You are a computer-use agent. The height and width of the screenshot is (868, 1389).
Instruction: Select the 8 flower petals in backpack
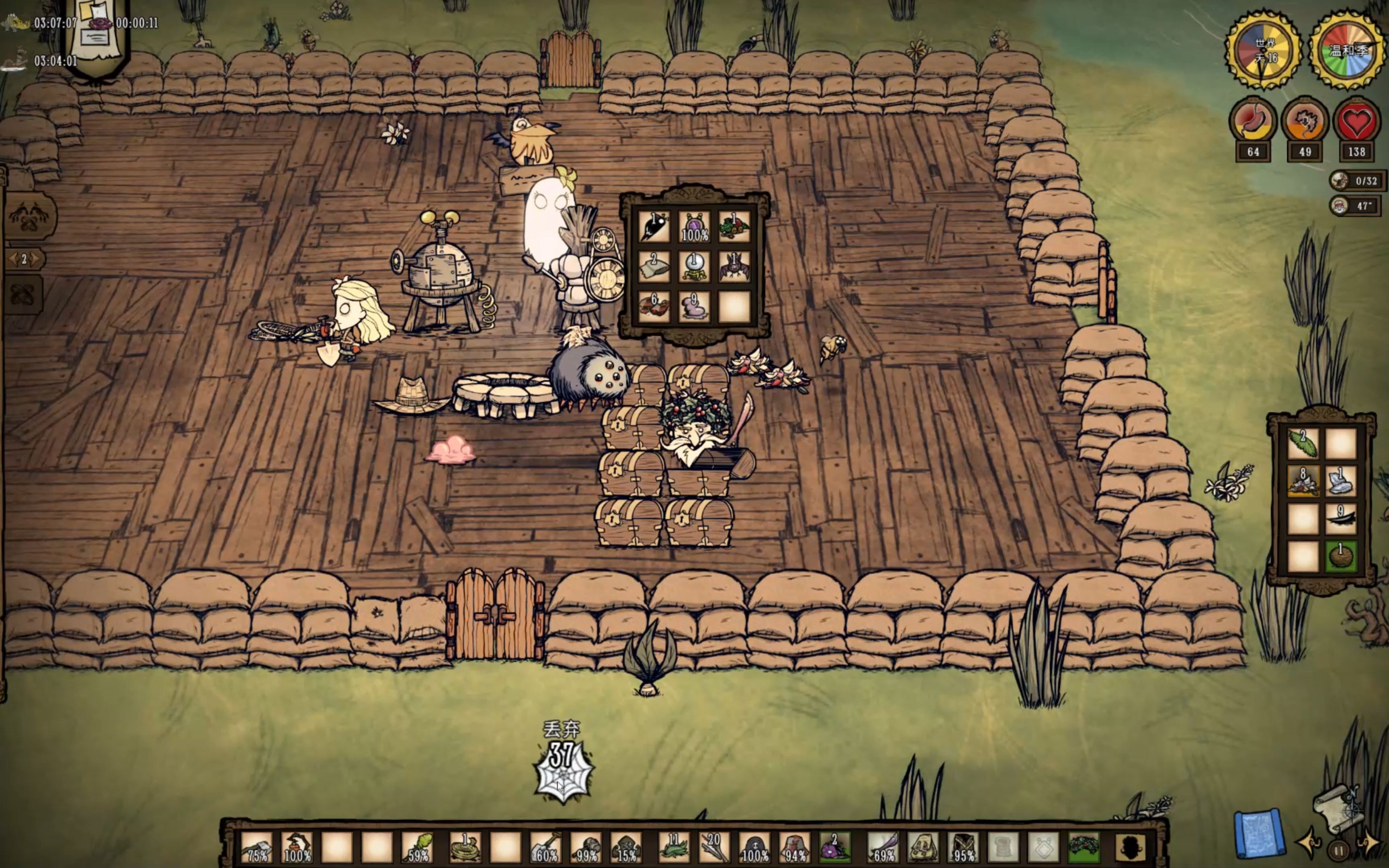coord(1303,481)
